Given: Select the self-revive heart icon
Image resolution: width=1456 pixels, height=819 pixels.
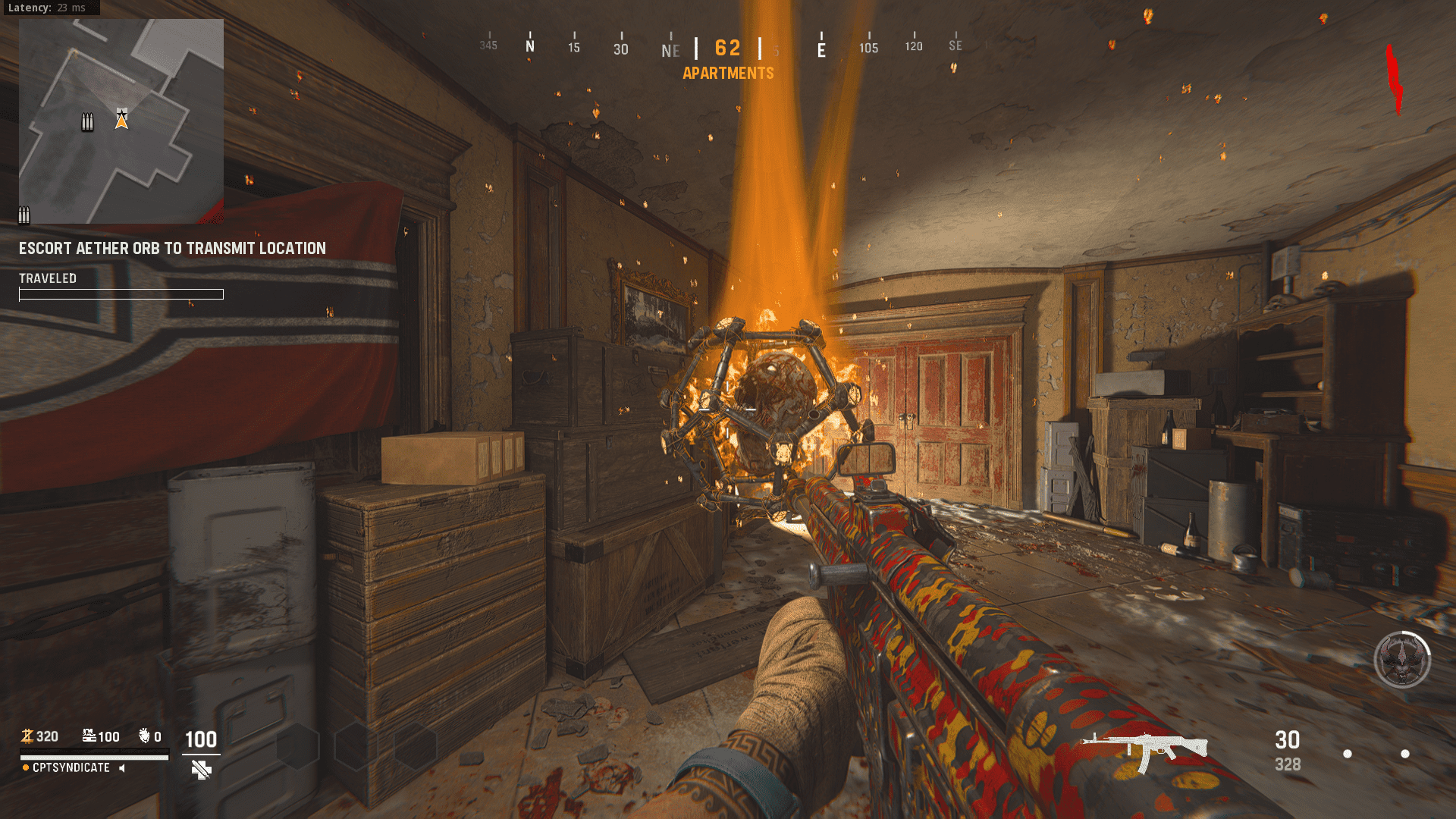Looking at the screenshot, I should pyautogui.click(x=143, y=736).
